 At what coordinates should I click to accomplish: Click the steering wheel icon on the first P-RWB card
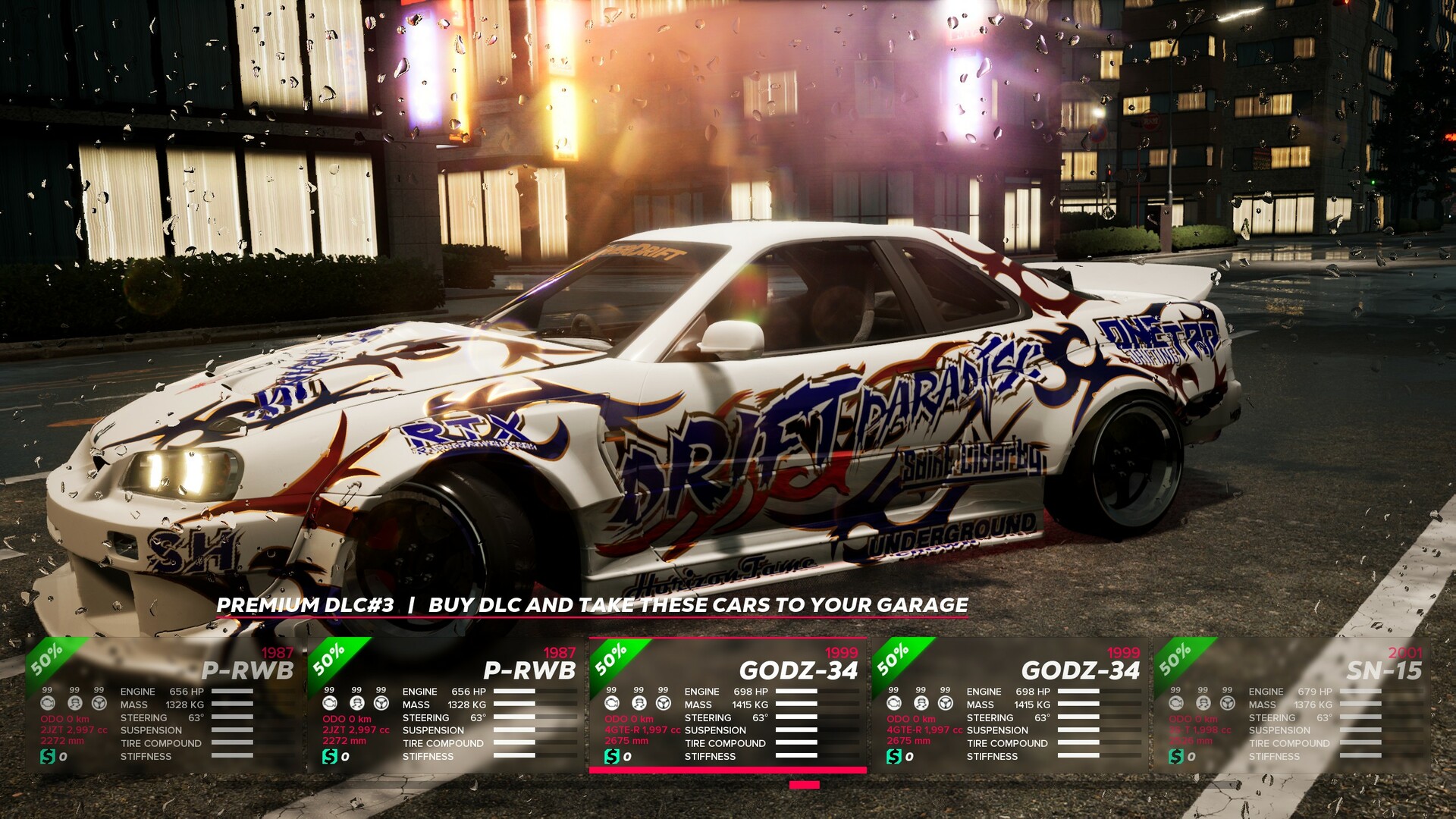click(99, 704)
